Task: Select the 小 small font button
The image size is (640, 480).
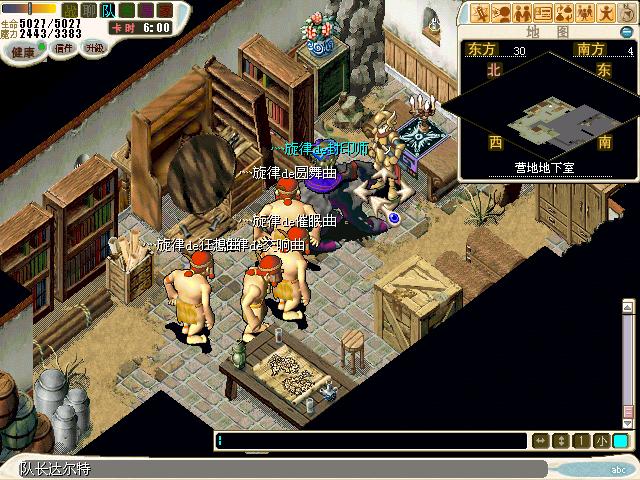Action: tap(601, 441)
